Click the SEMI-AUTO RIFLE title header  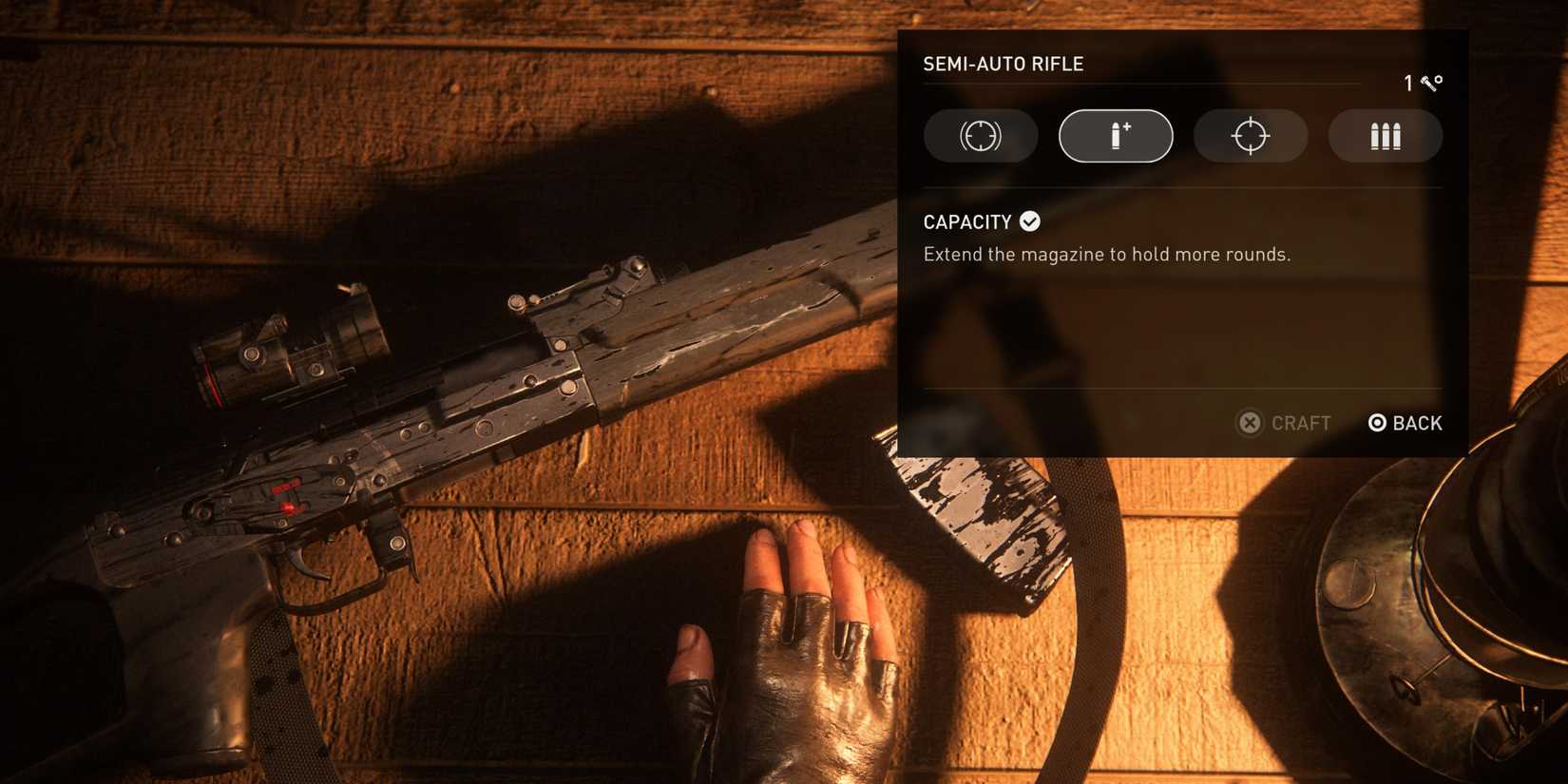click(1003, 64)
